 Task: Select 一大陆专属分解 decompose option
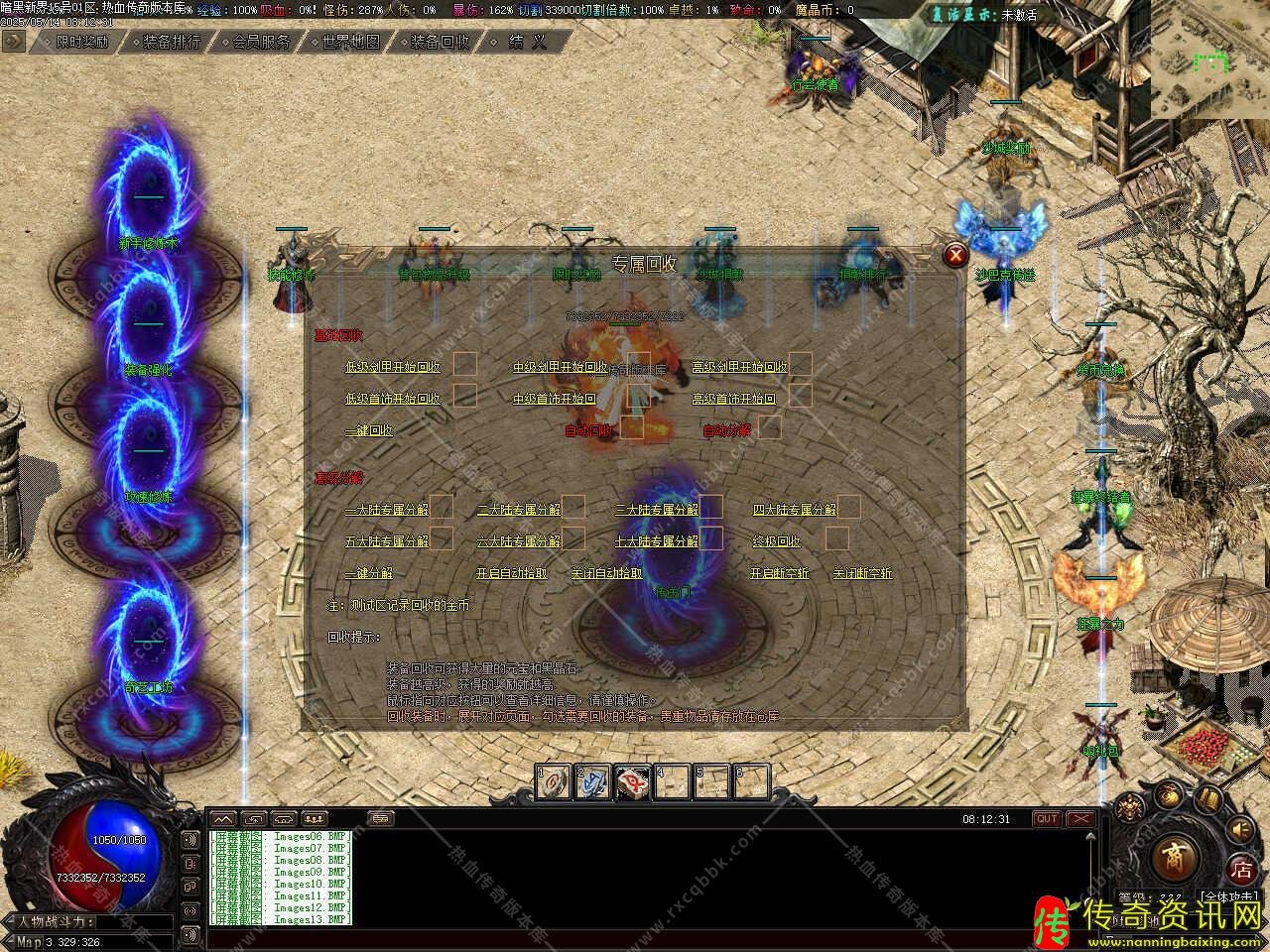click(386, 510)
